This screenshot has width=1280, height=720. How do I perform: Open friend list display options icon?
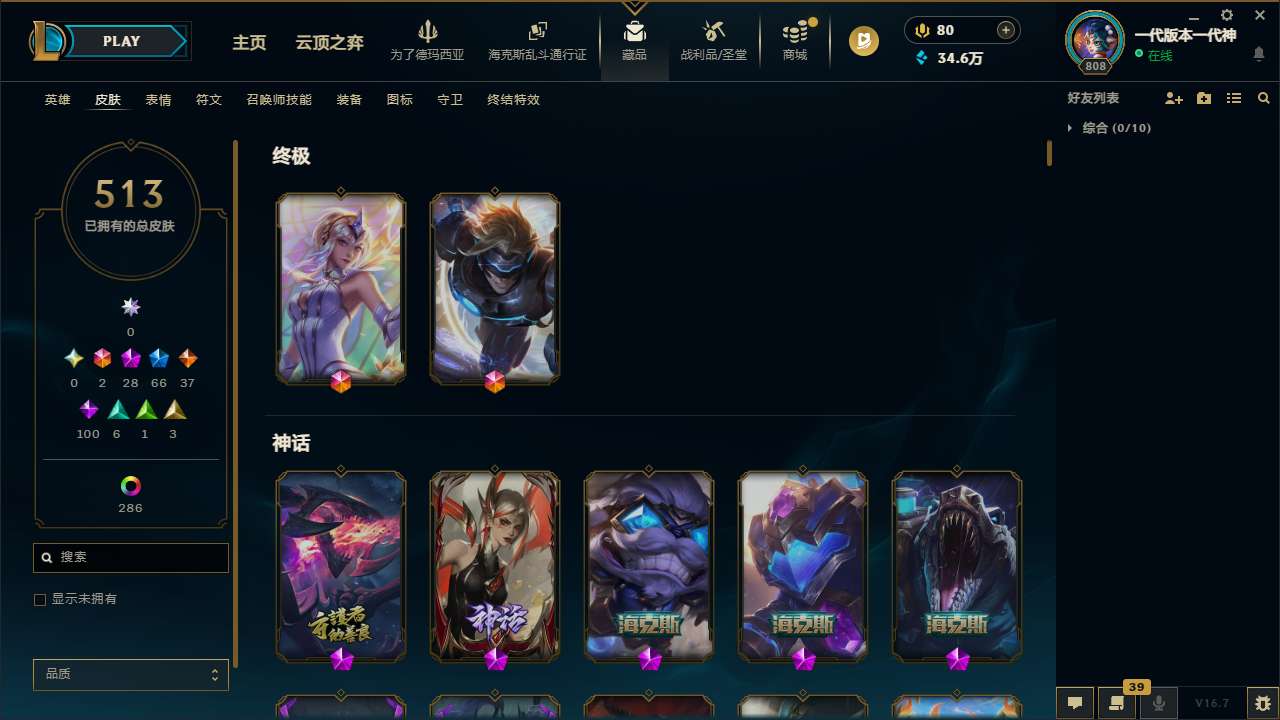point(1234,97)
